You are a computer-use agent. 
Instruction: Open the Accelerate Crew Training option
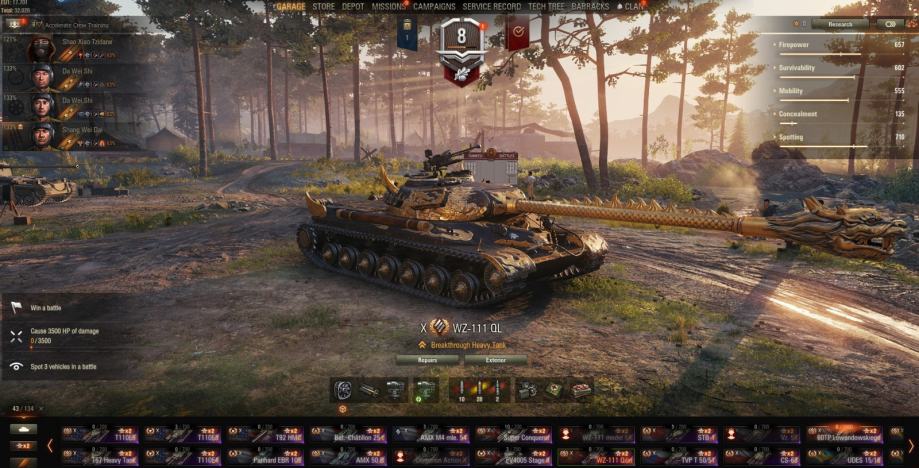pos(58,22)
